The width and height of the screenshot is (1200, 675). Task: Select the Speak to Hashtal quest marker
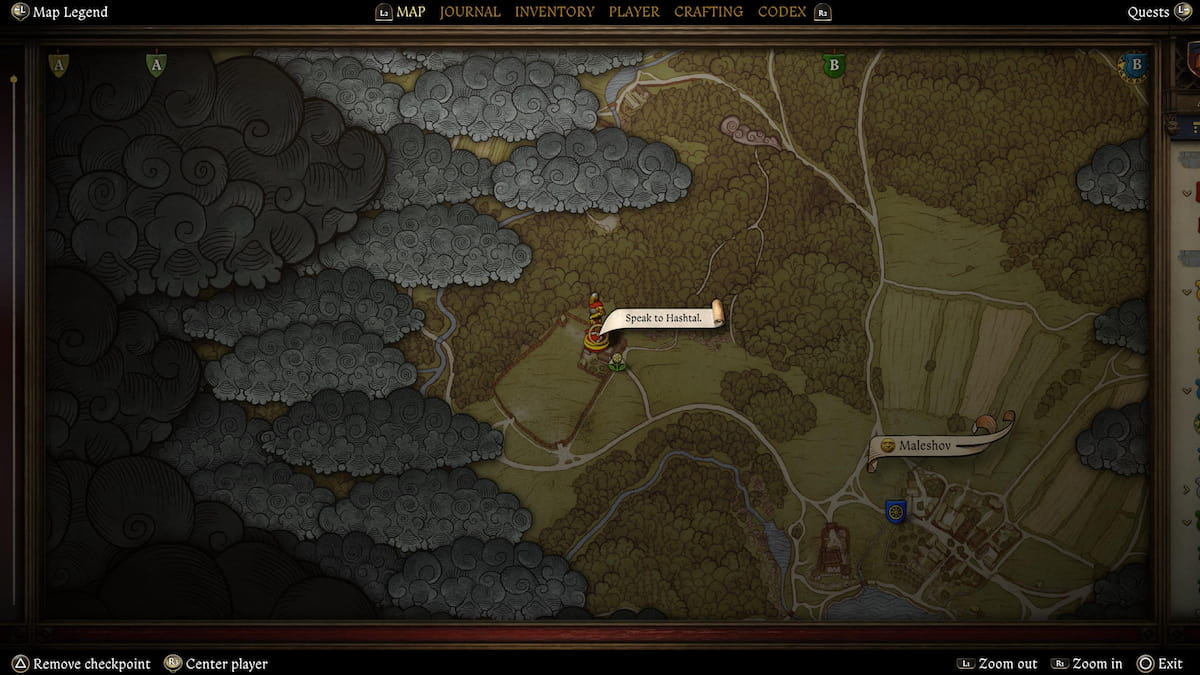click(x=660, y=318)
